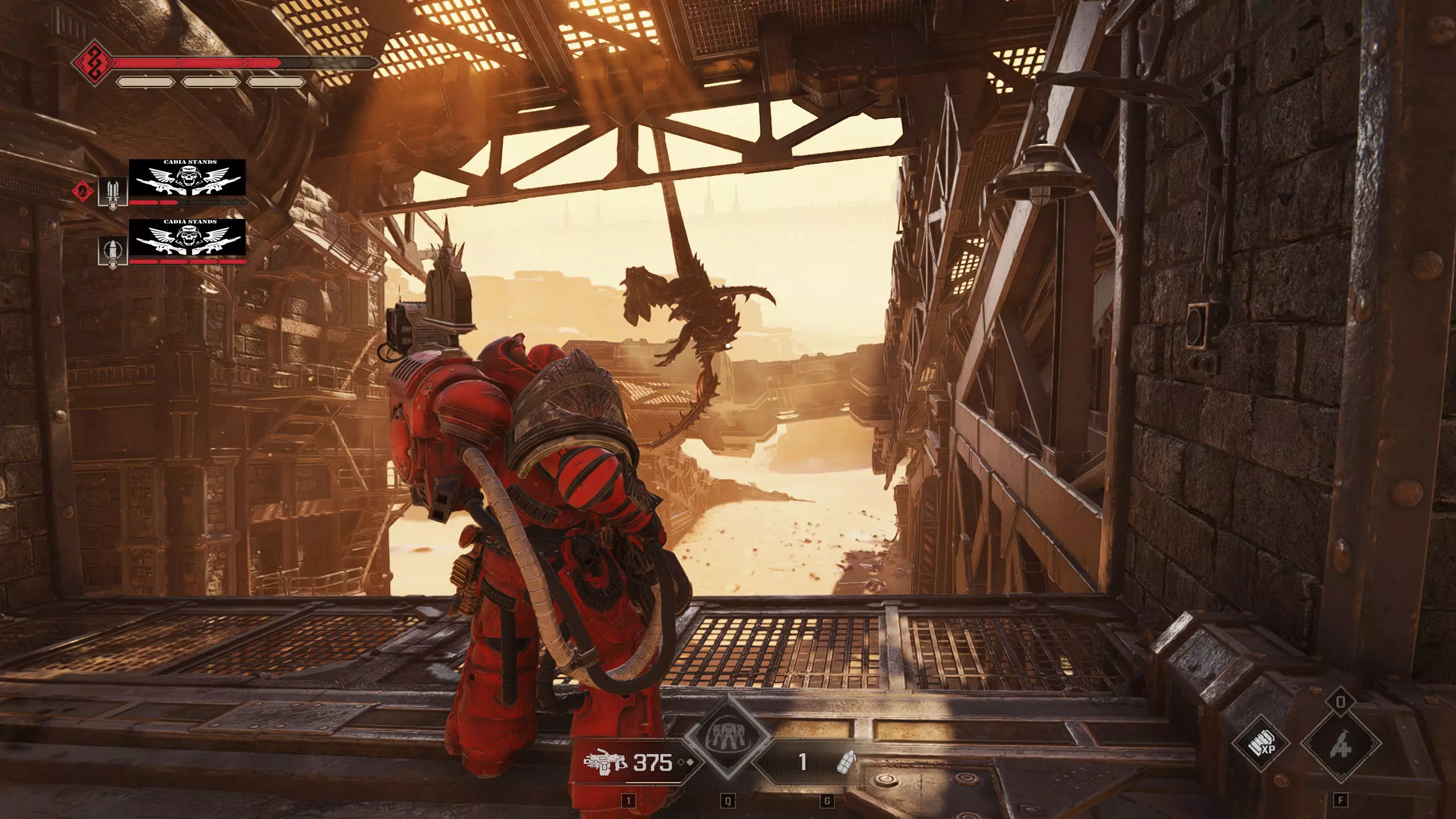Choose the frag grenade icon
Image resolution: width=1456 pixels, height=819 pixels.
point(847,762)
